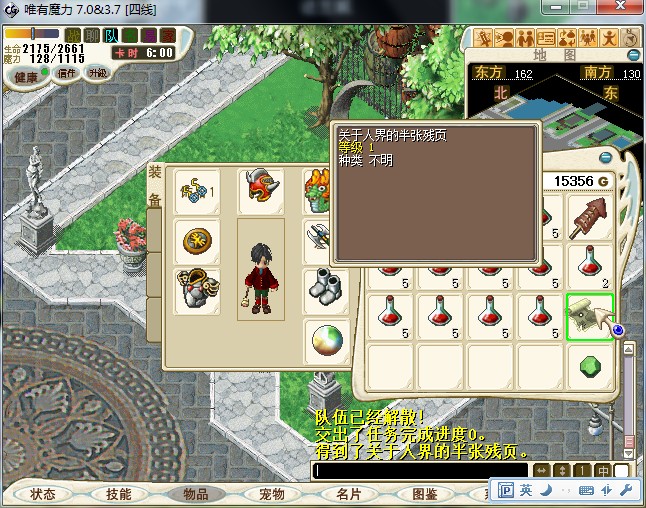Click the red horned helmet equipment slot
Screen dimensions: 646x508
pos(260,191)
